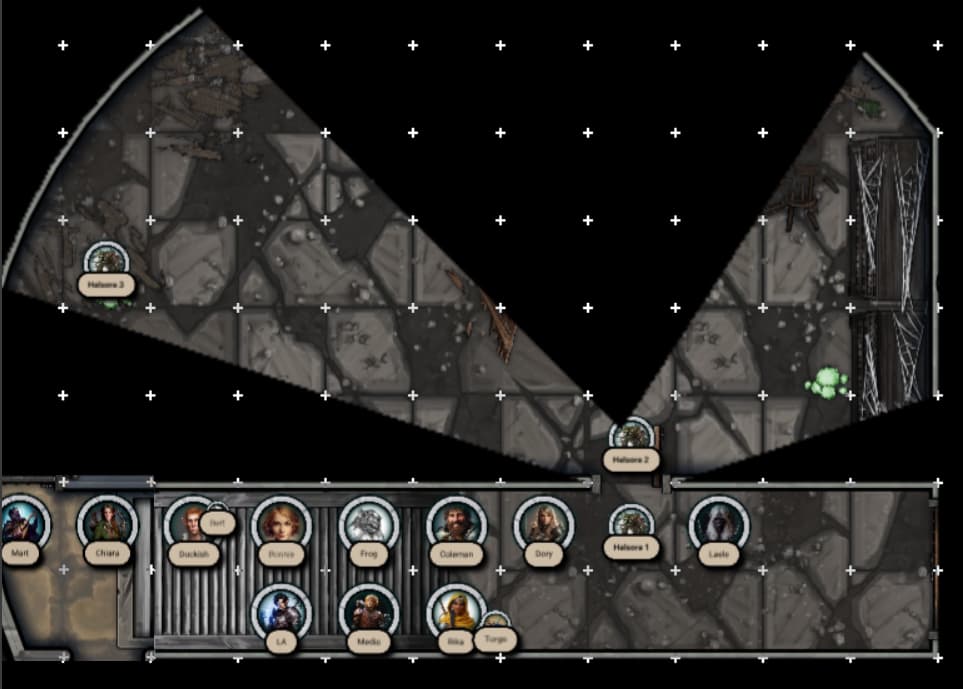963x689 pixels.
Task: Select the Helsore 3 token
Action: (106, 263)
